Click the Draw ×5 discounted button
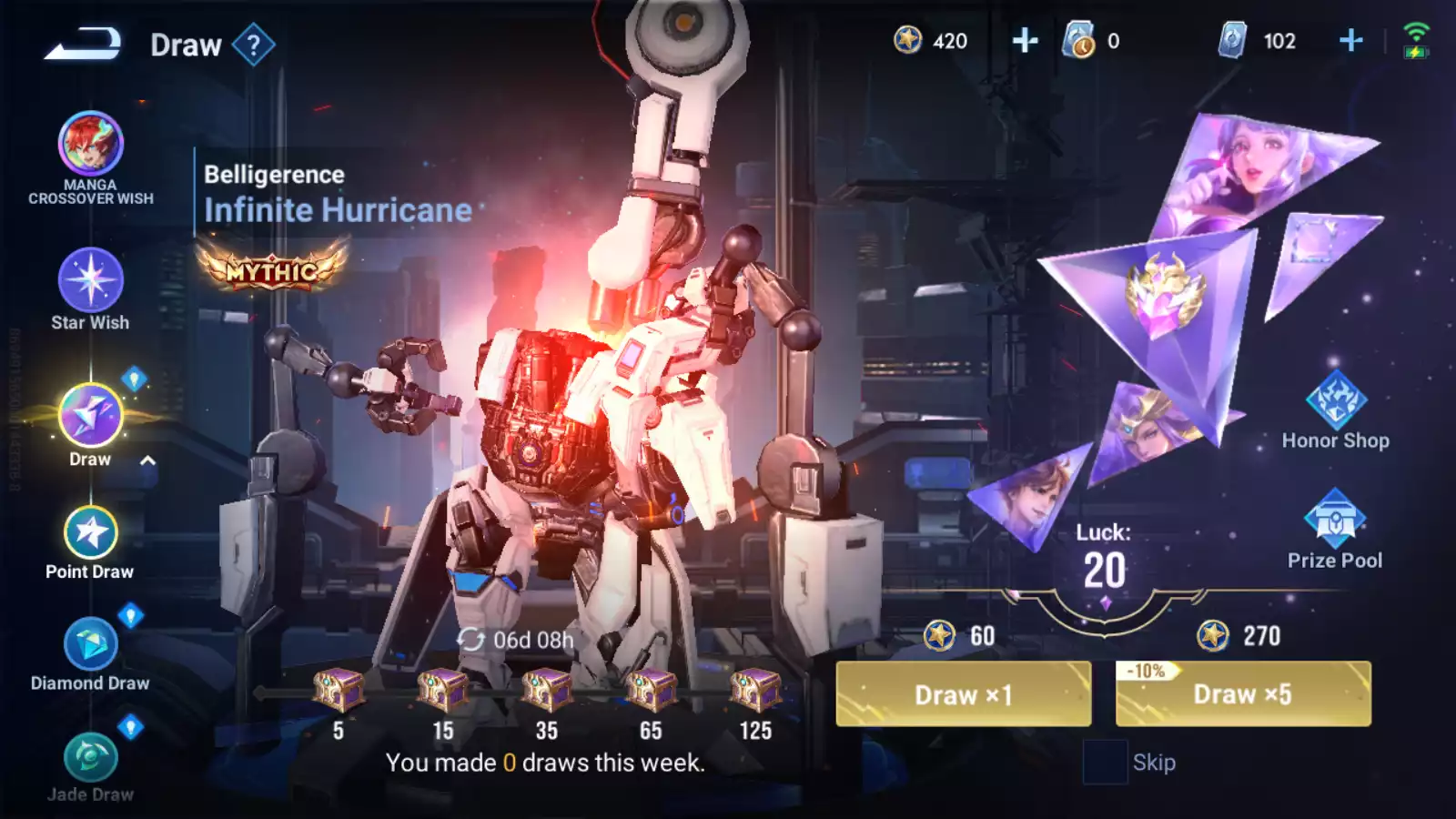 [x=1243, y=693]
